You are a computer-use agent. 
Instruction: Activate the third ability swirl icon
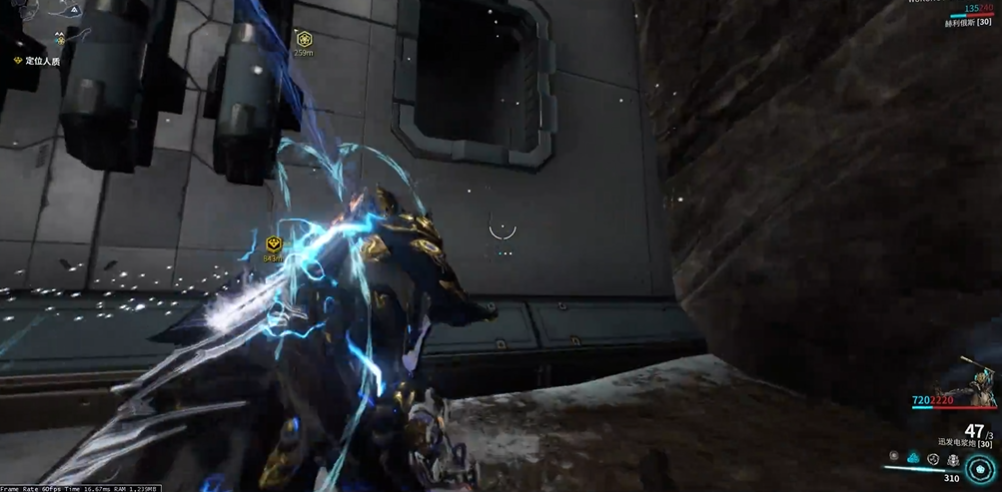933,459
